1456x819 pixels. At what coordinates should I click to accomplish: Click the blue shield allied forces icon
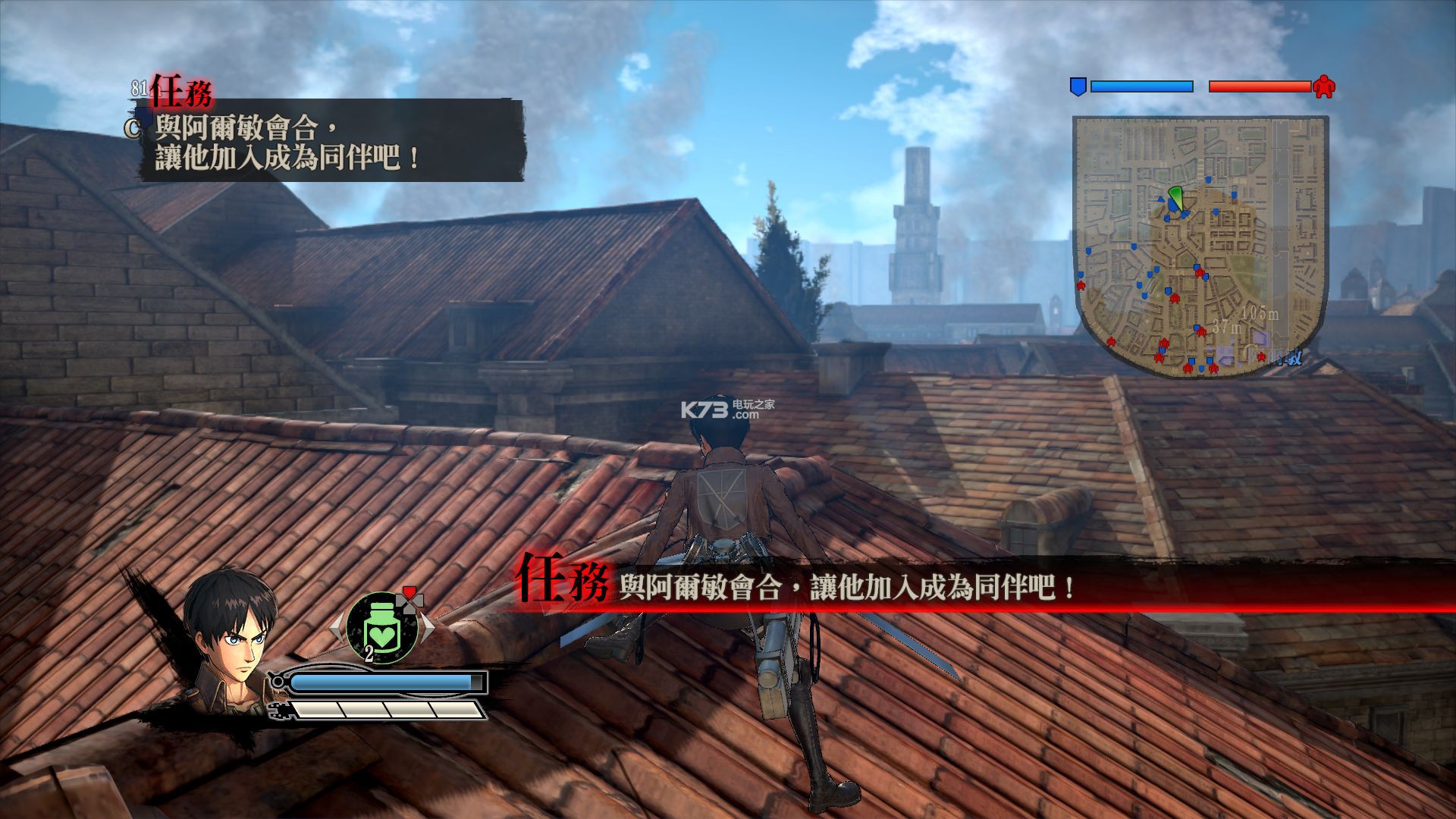click(x=1077, y=86)
